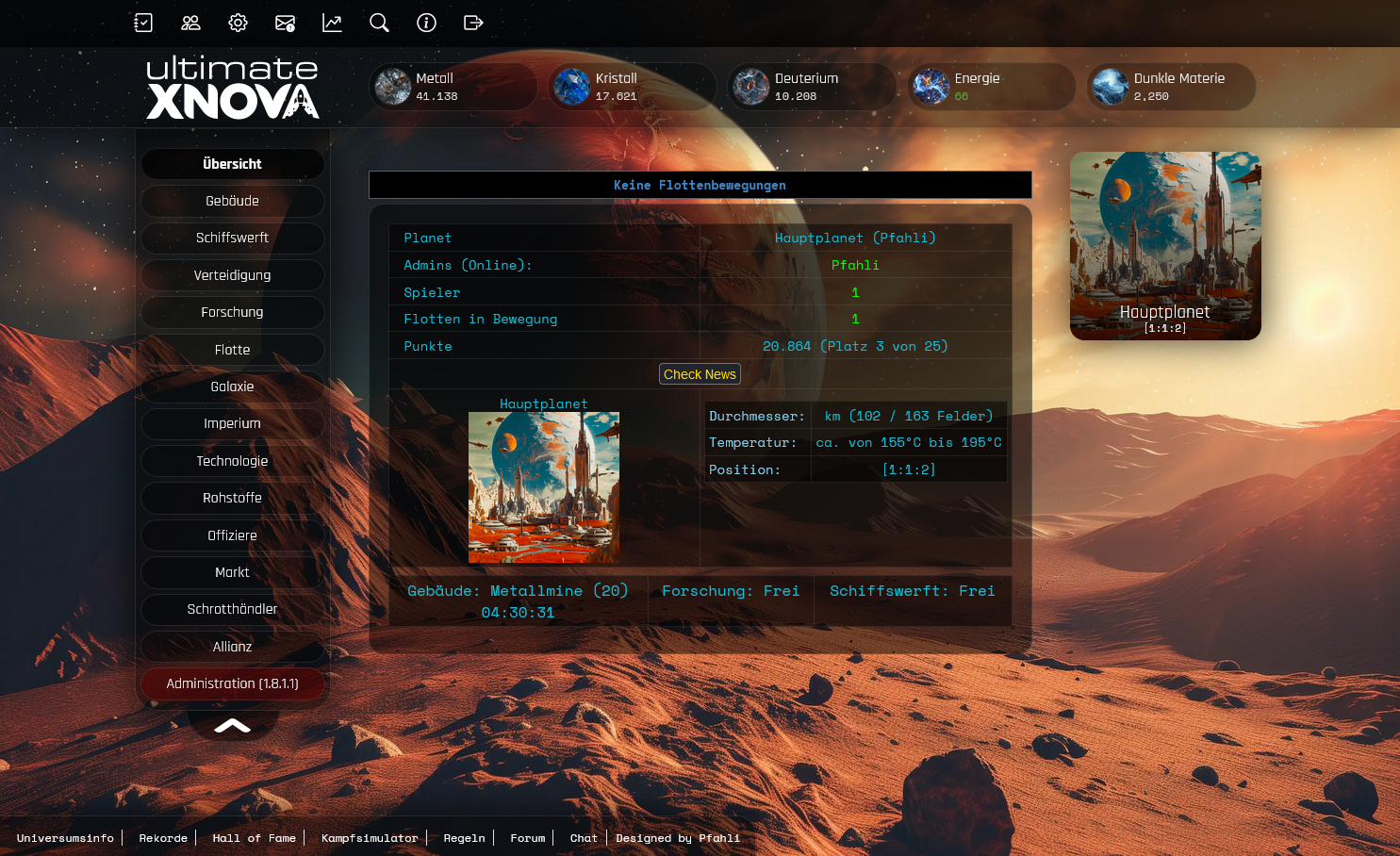
Task: Click the Check News button
Action: tap(700, 374)
